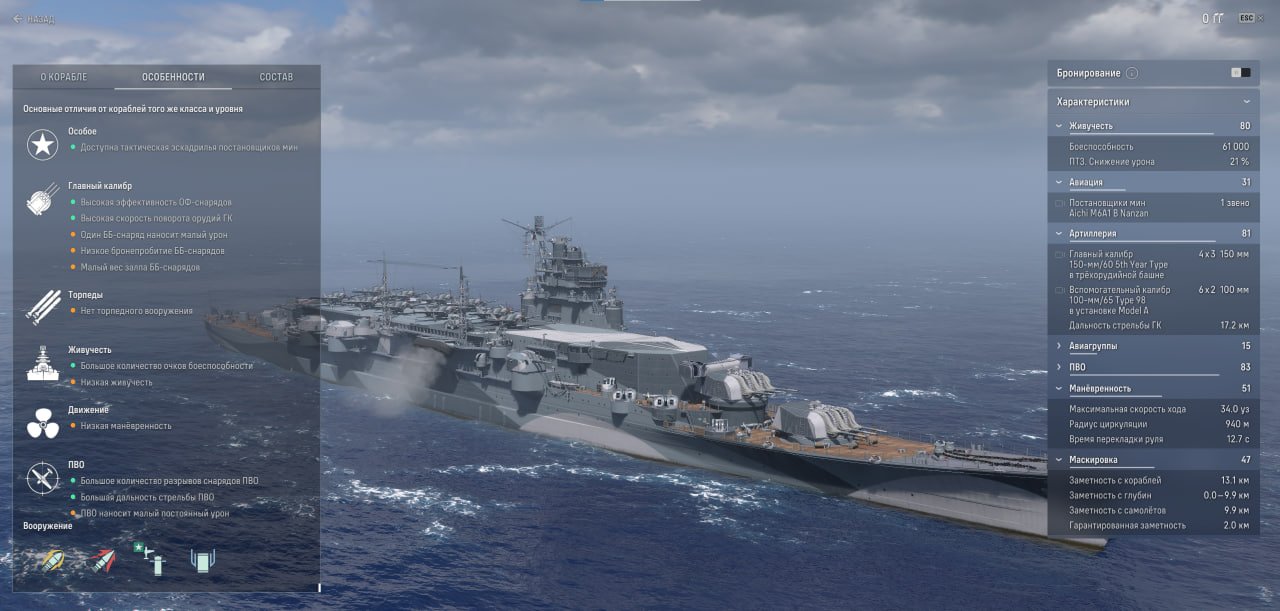
Task: Expand the ПВО characteristics section
Action: (1060, 367)
